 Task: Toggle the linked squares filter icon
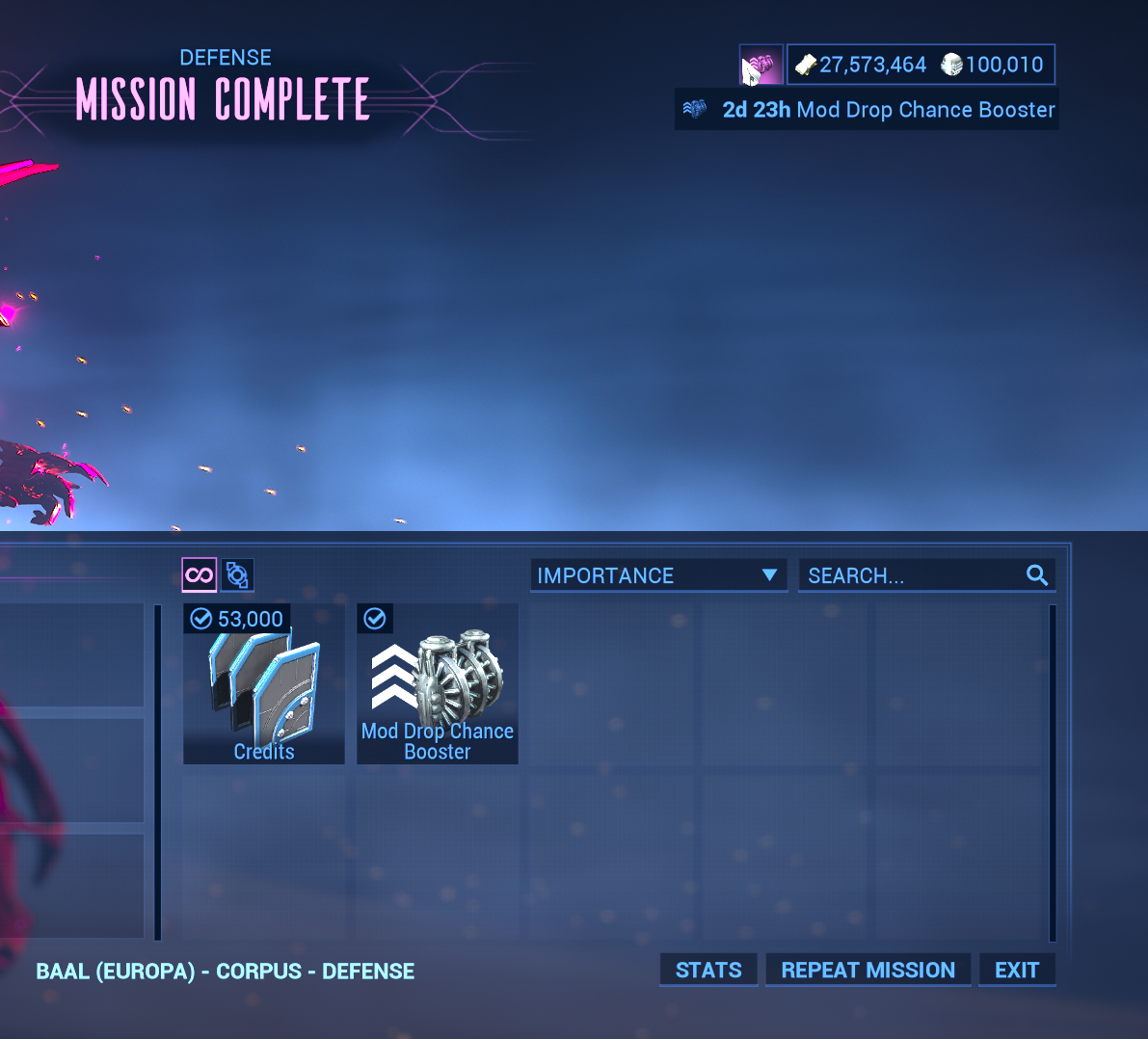point(237,575)
